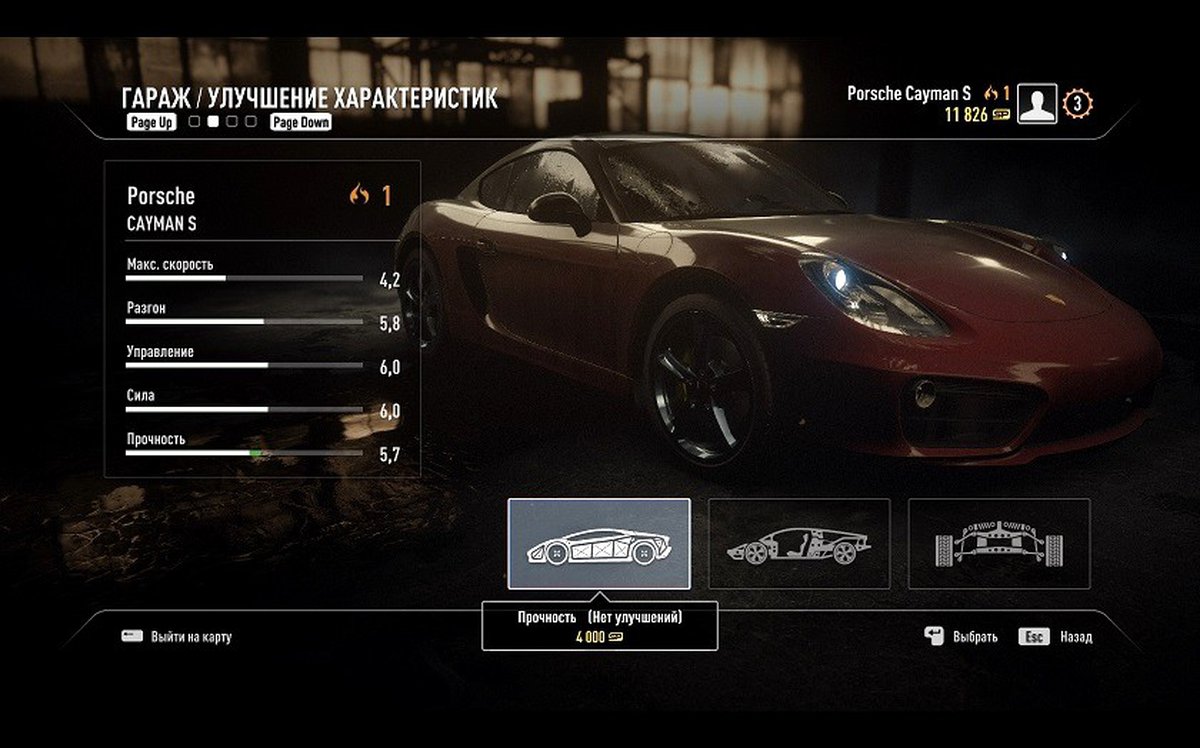Screen dimensions: 1200x748
Task: Select the durability upgrade tile with car body
Action: (x=599, y=543)
